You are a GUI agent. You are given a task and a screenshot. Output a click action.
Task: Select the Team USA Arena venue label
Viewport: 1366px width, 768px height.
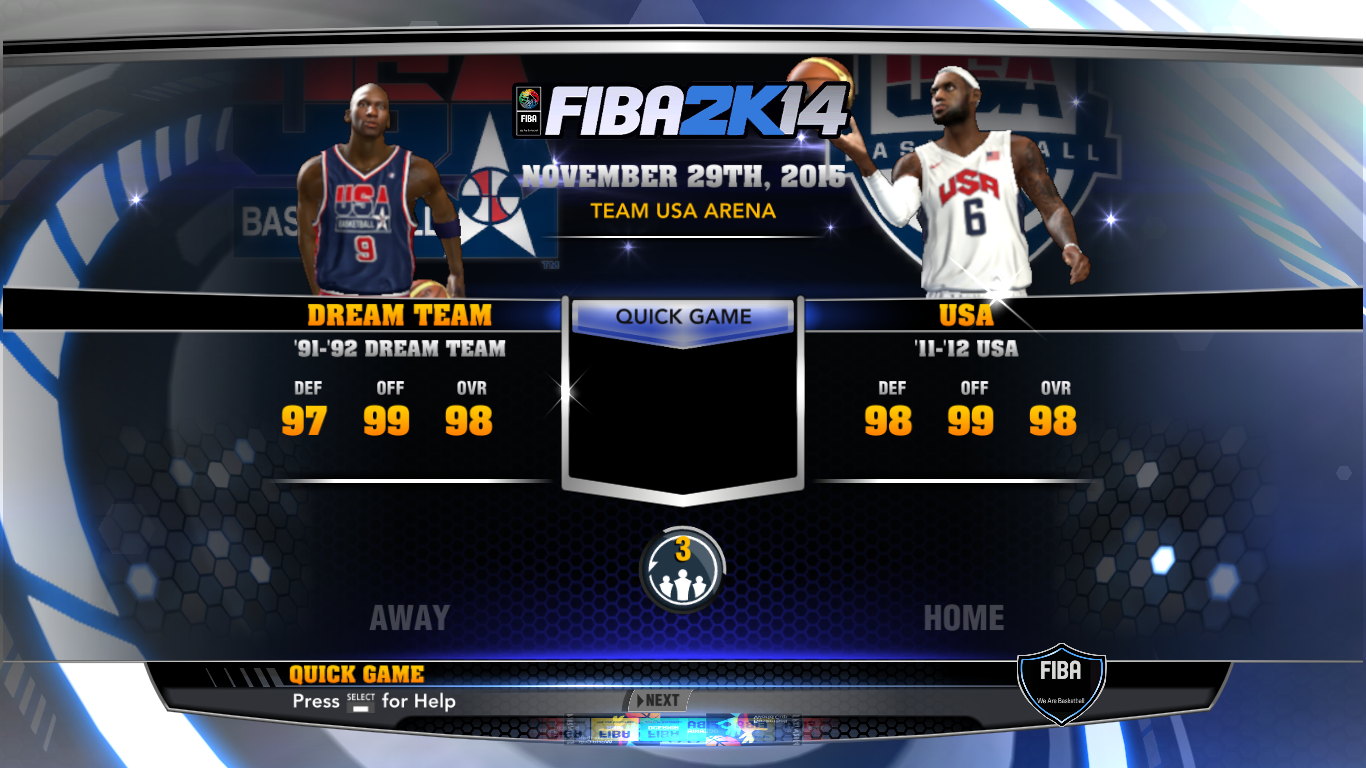[x=683, y=211]
